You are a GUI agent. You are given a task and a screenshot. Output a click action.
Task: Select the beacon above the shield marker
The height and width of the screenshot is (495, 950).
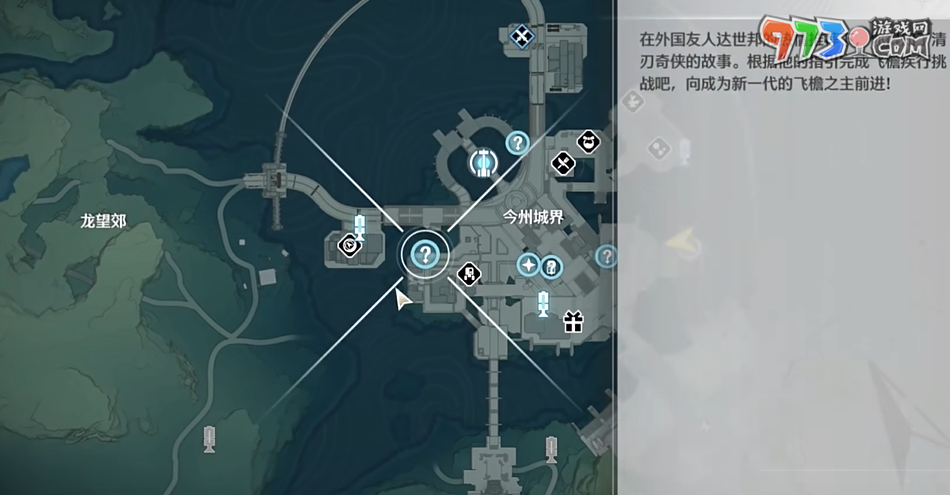[x=360, y=225]
